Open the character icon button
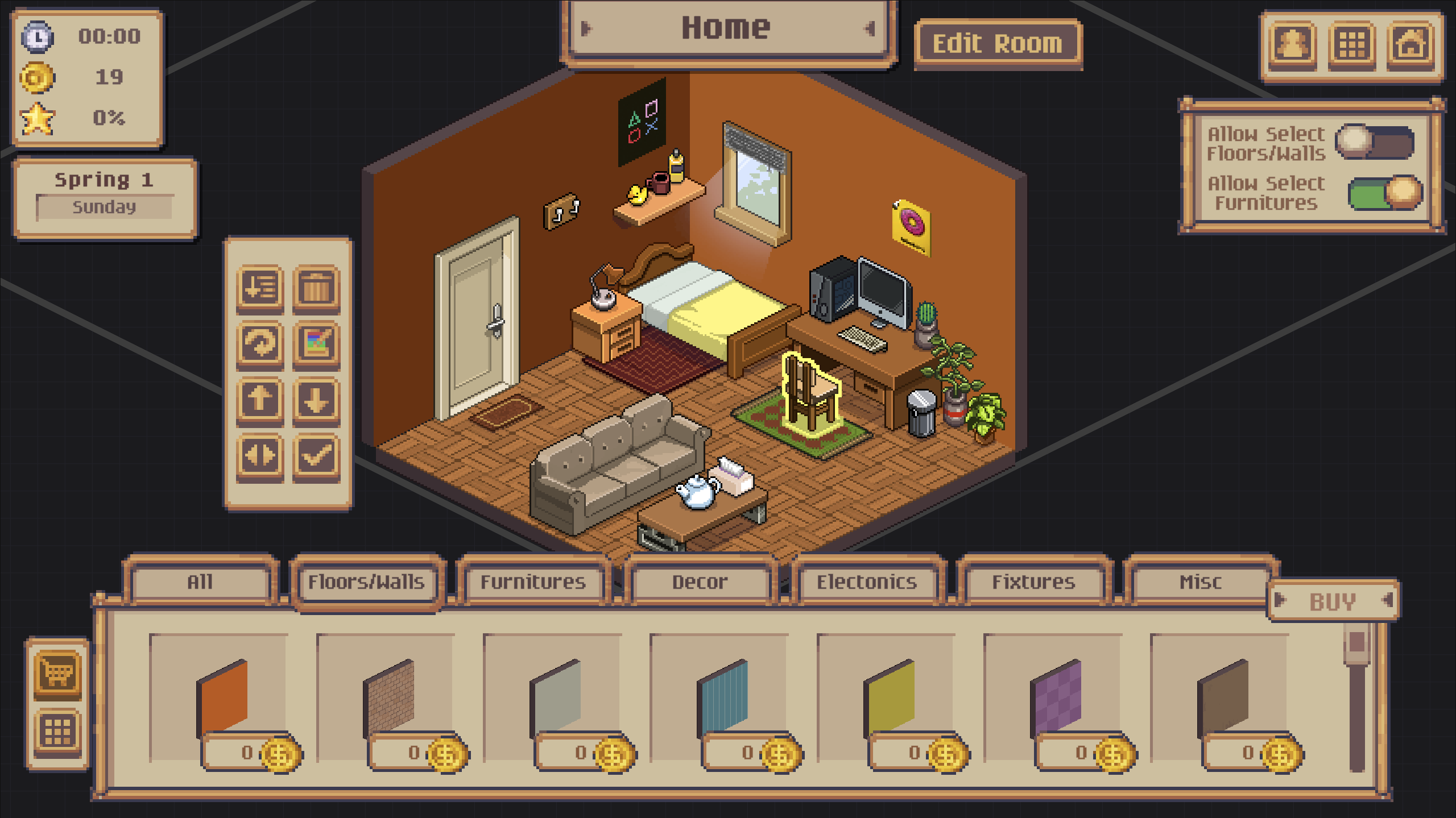Image resolution: width=1456 pixels, height=818 pixels. [x=1293, y=45]
